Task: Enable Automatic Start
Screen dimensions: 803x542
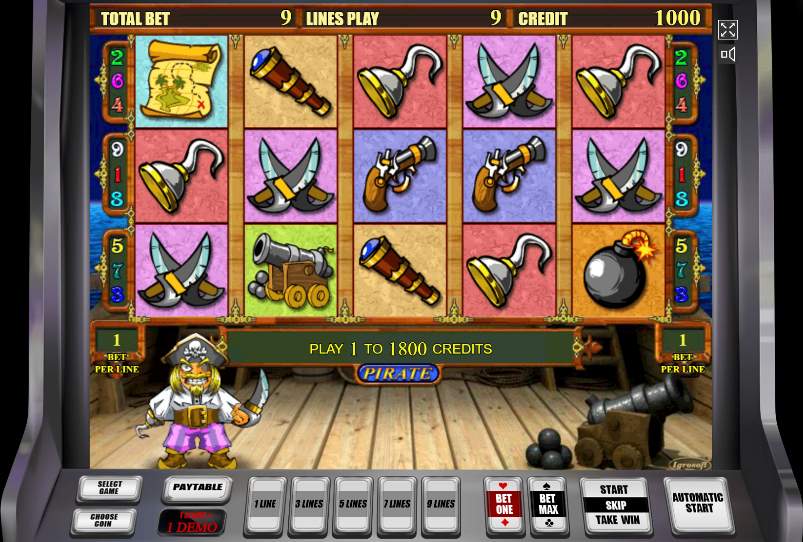Action: coord(697,504)
